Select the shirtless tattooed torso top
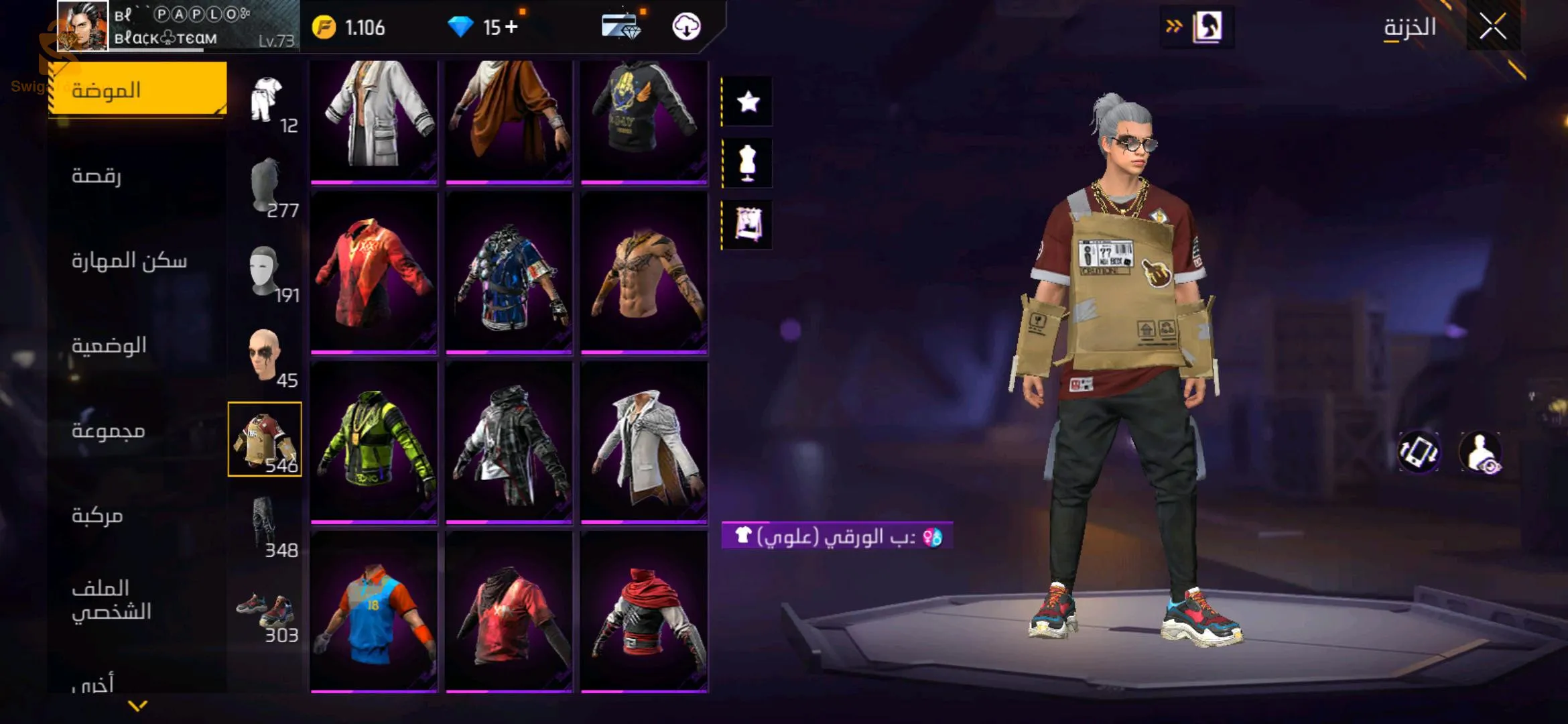 click(x=644, y=271)
